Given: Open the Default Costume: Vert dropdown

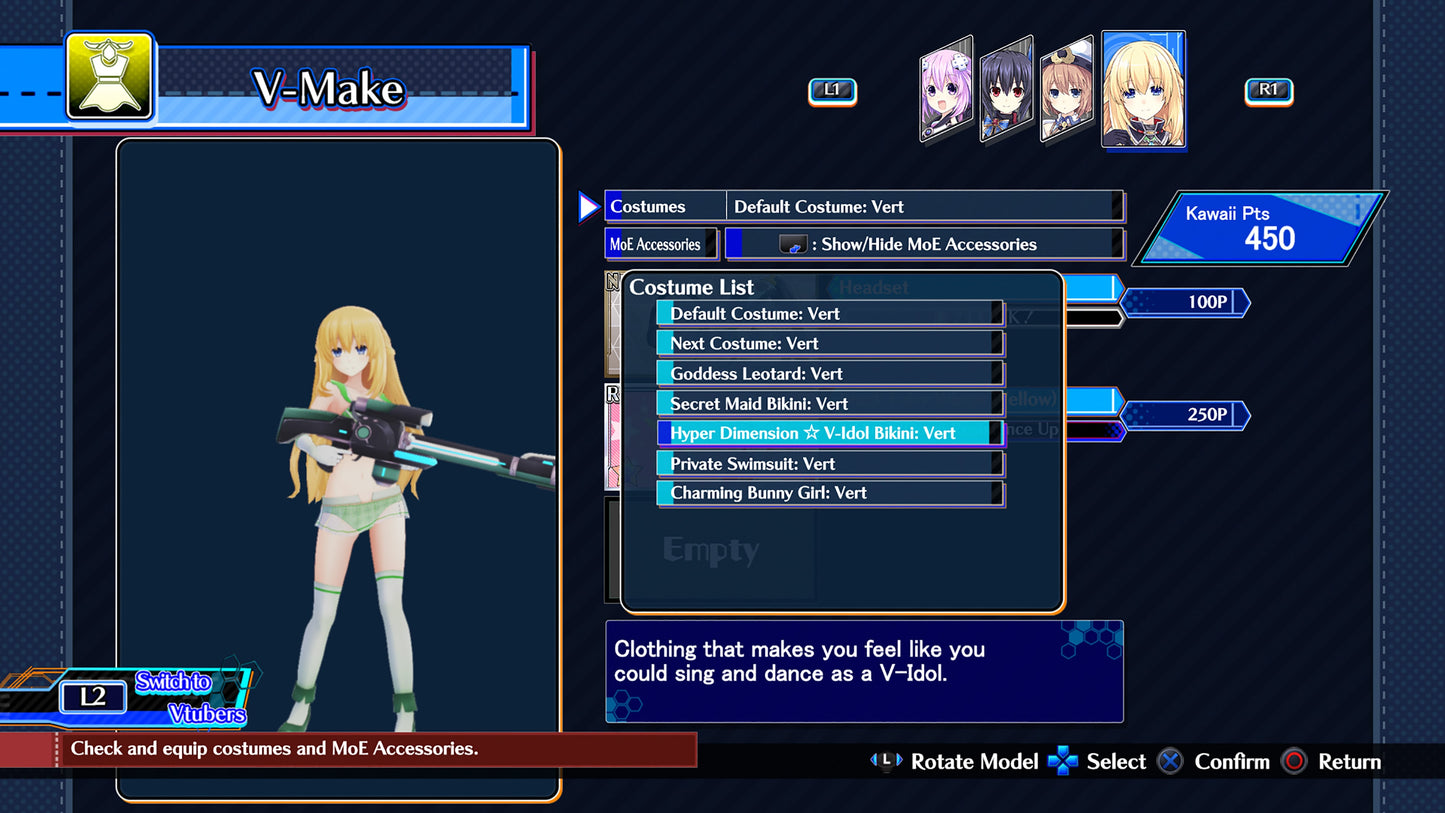Looking at the screenshot, I should pyautogui.click(x=925, y=206).
